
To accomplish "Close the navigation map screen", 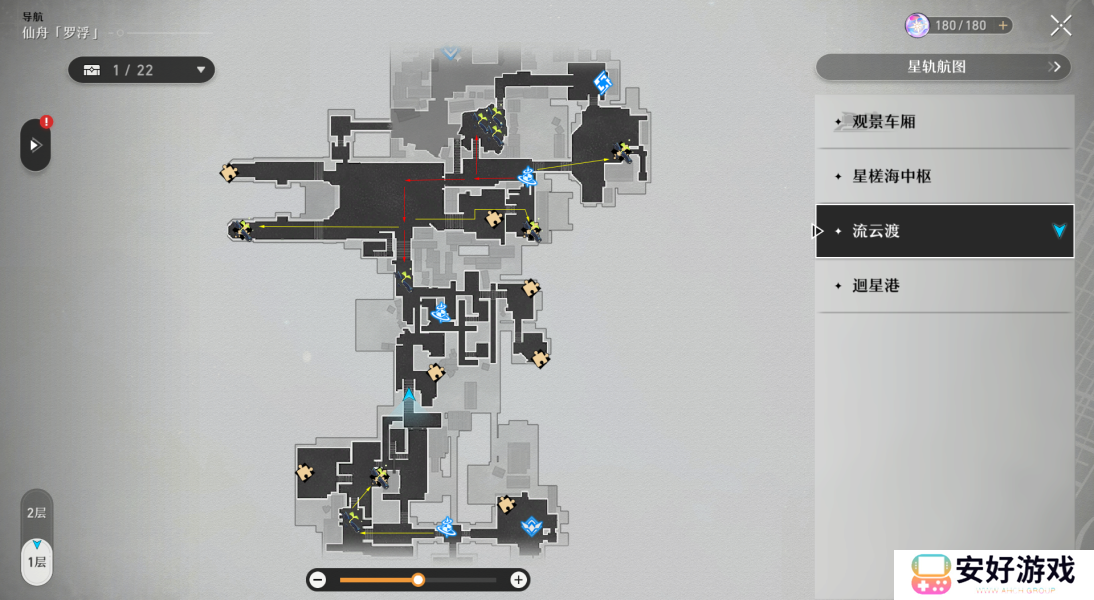I will click(1060, 26).
